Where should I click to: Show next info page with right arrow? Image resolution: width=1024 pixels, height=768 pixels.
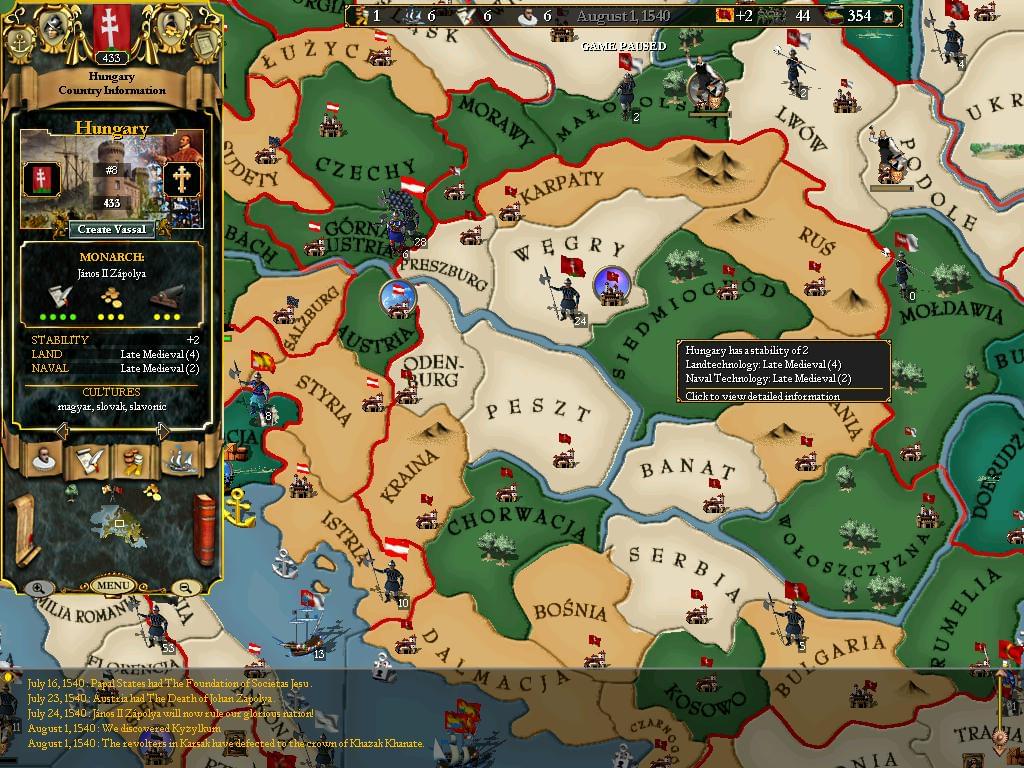(162, 431)
